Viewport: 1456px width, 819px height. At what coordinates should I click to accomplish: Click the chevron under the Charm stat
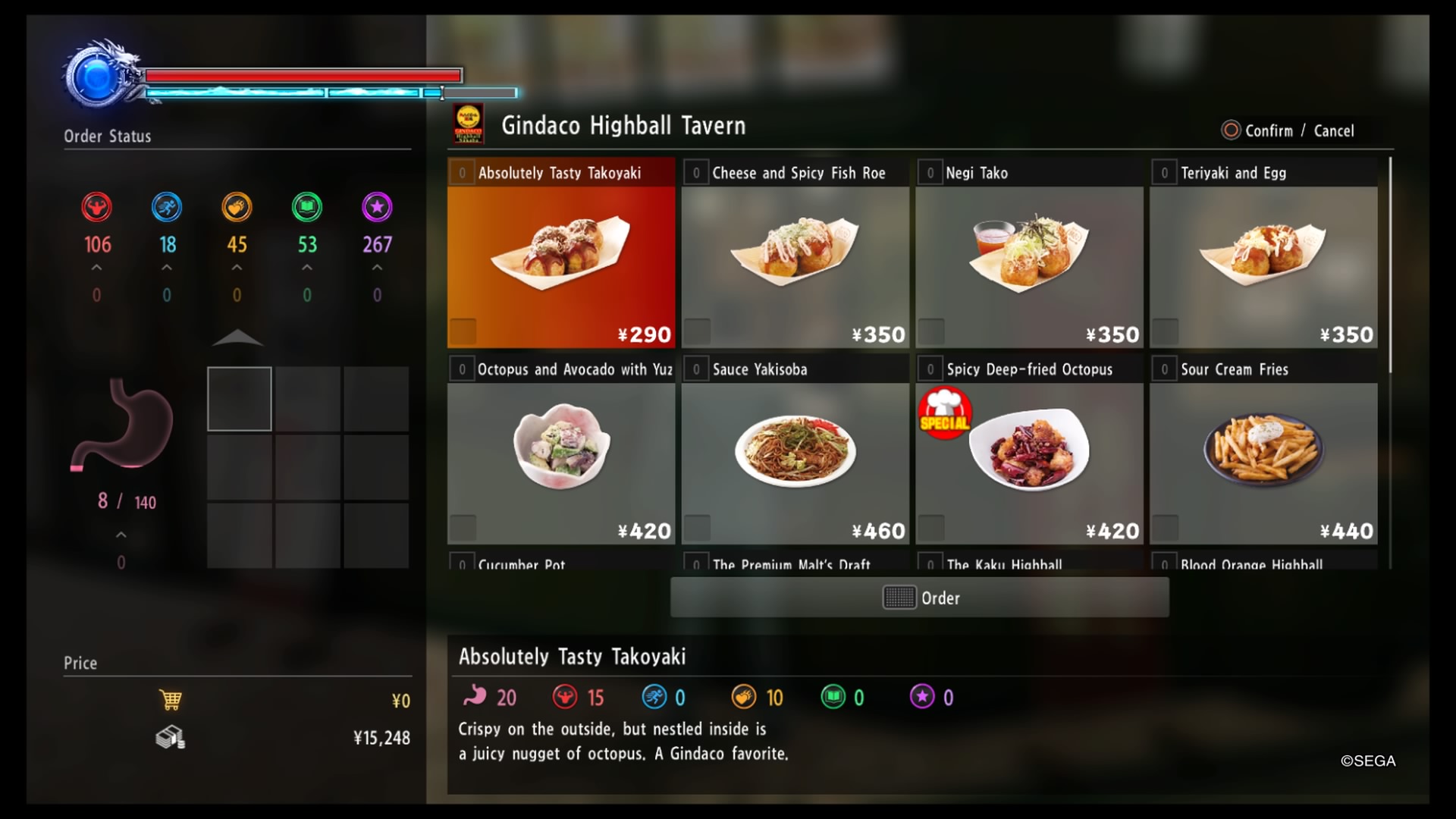(237, 267)
